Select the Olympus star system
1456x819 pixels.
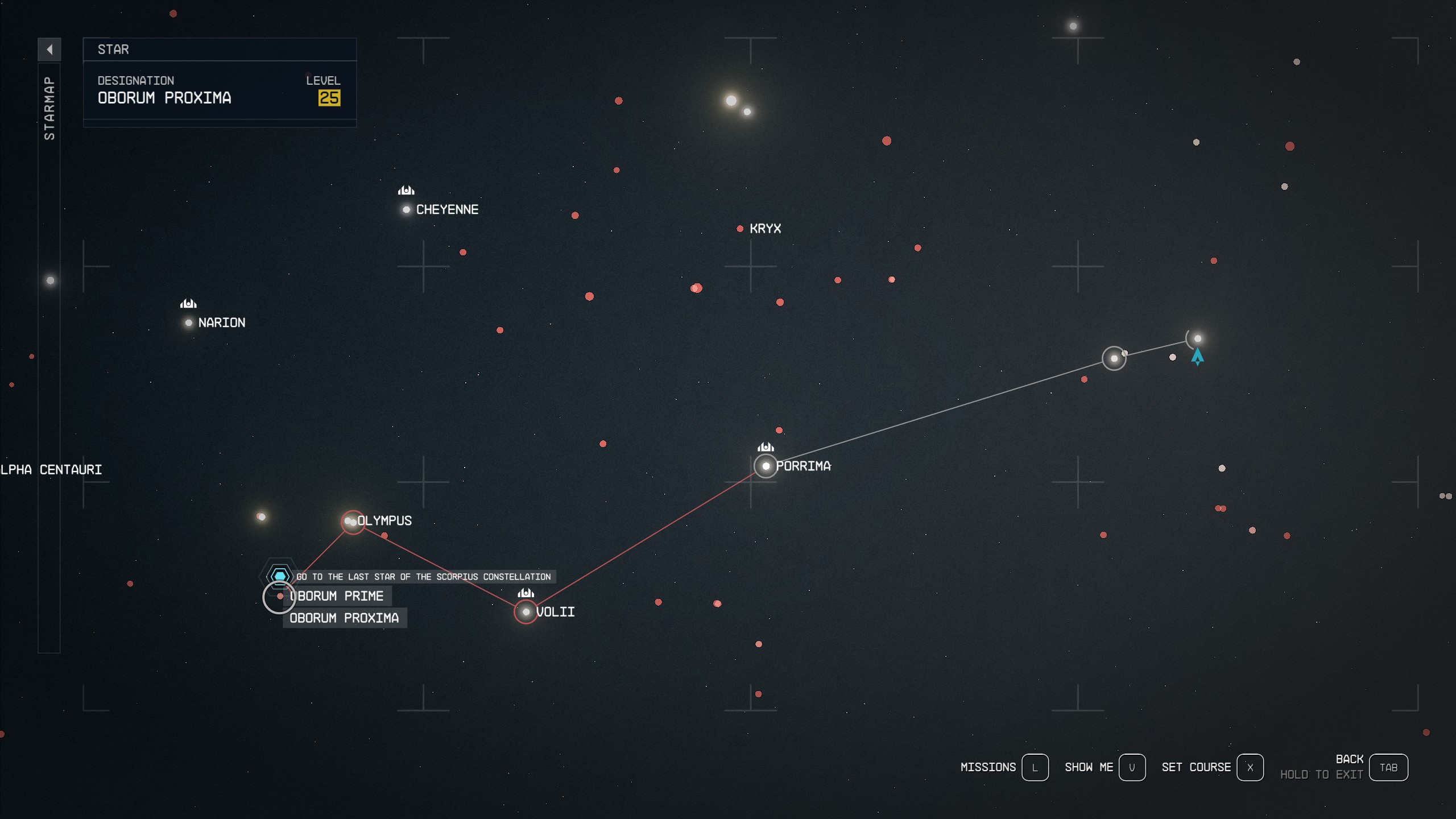[x=351, y=522]
